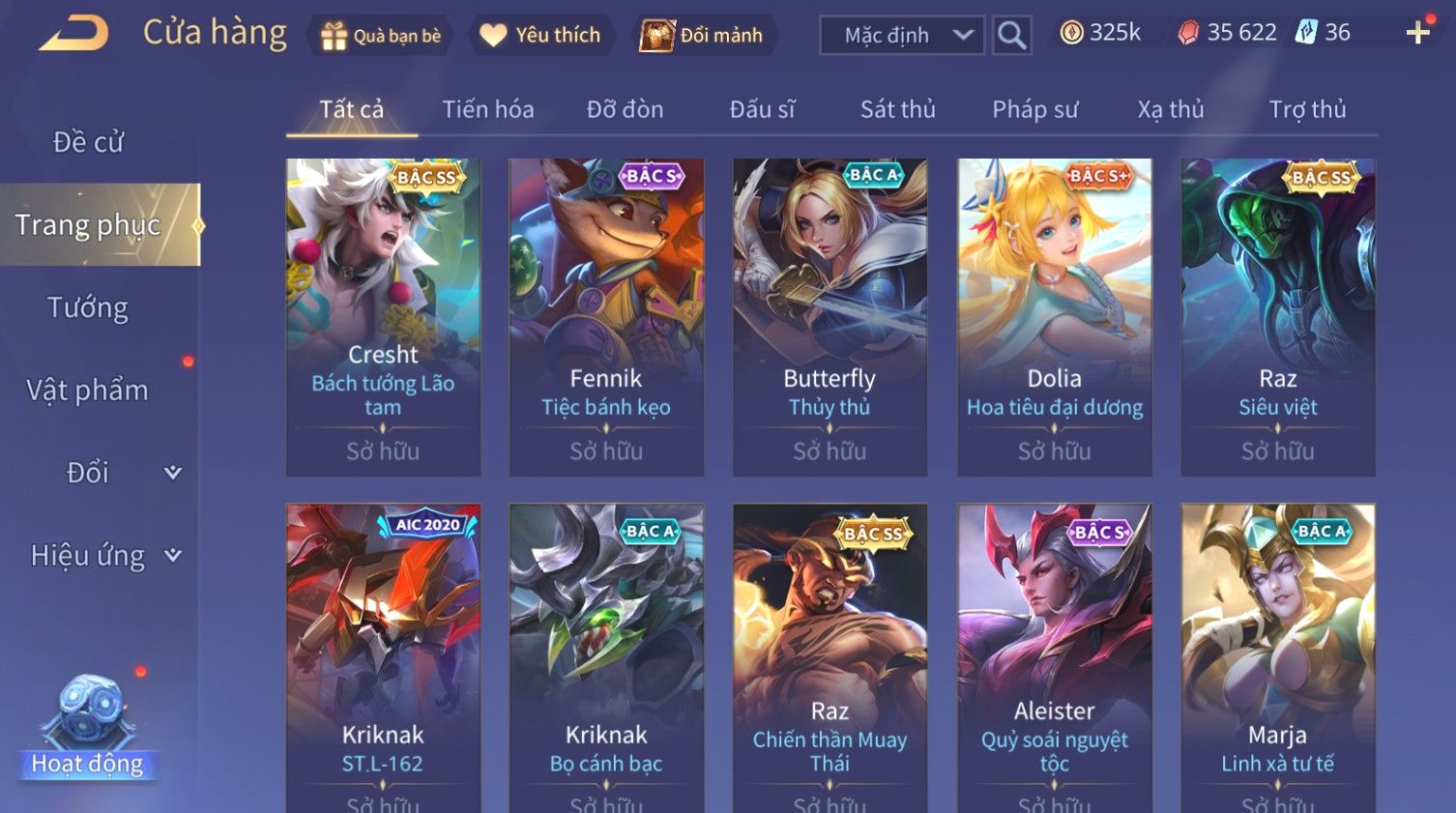
Task: Pick the Aleister Quỷ soái nguyệt tộc card
Action: tap(1054, 657)
